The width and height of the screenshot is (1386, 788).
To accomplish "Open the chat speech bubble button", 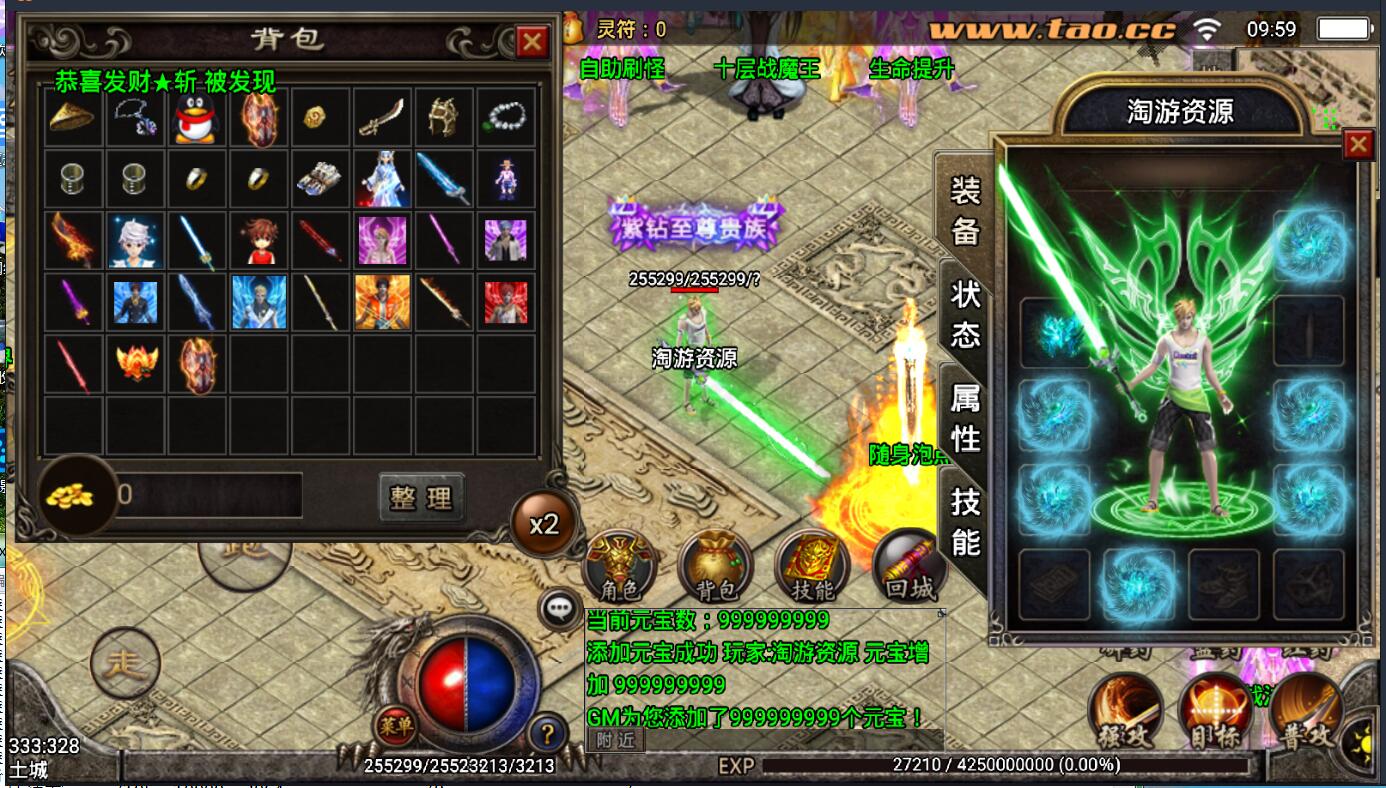I will pyautogui.click(x=559, y=606).
